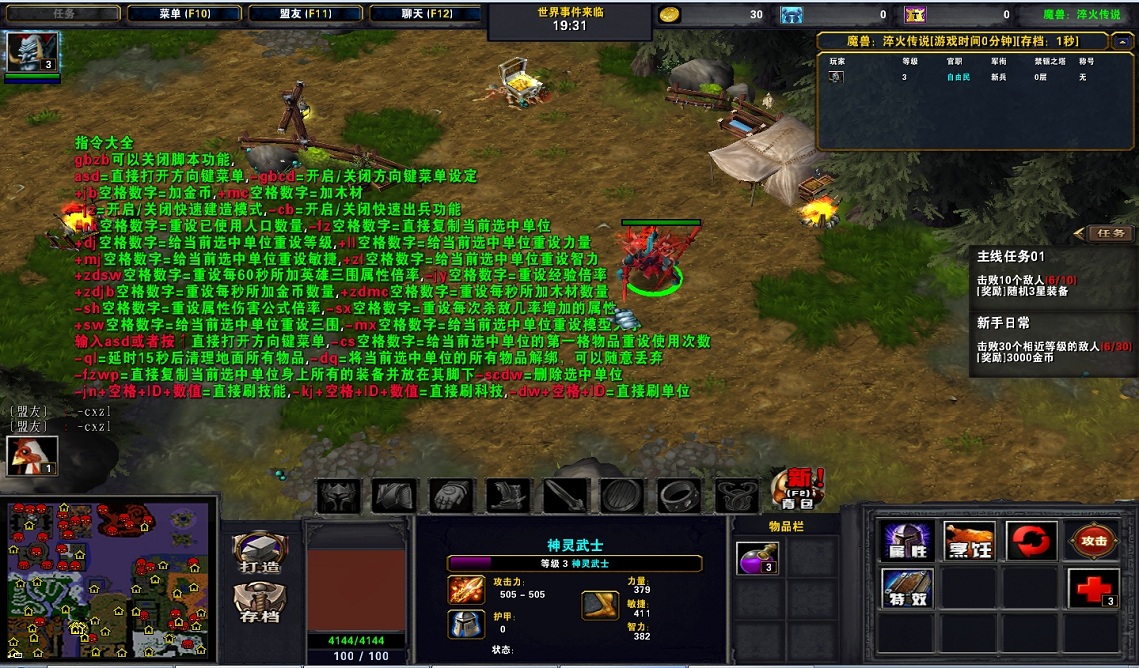Select the 攻击 attack command
This screenshot has height=668, width=1139.
(x=1092, y=541)
